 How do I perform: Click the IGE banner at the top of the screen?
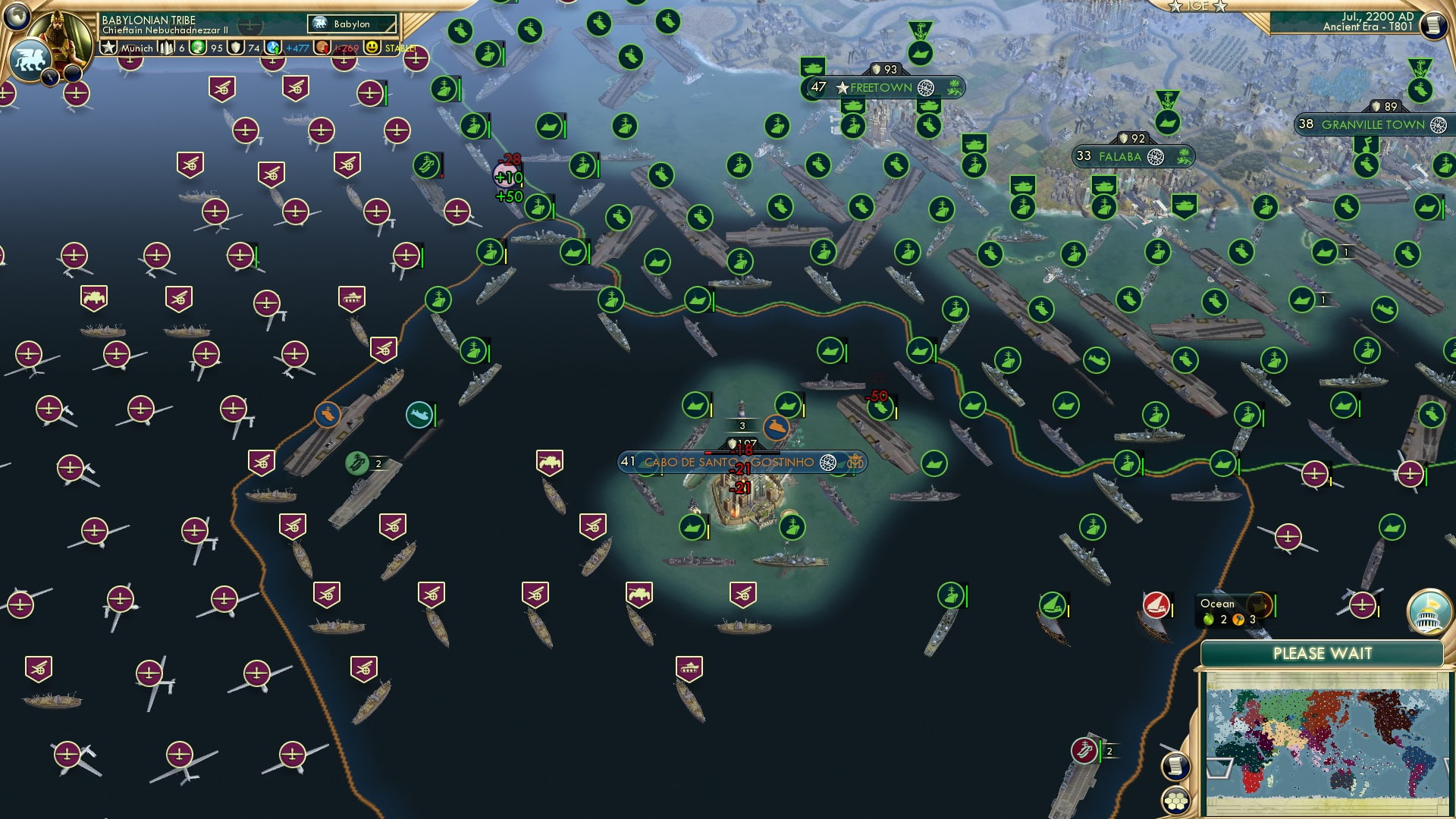coord(1198,8)
